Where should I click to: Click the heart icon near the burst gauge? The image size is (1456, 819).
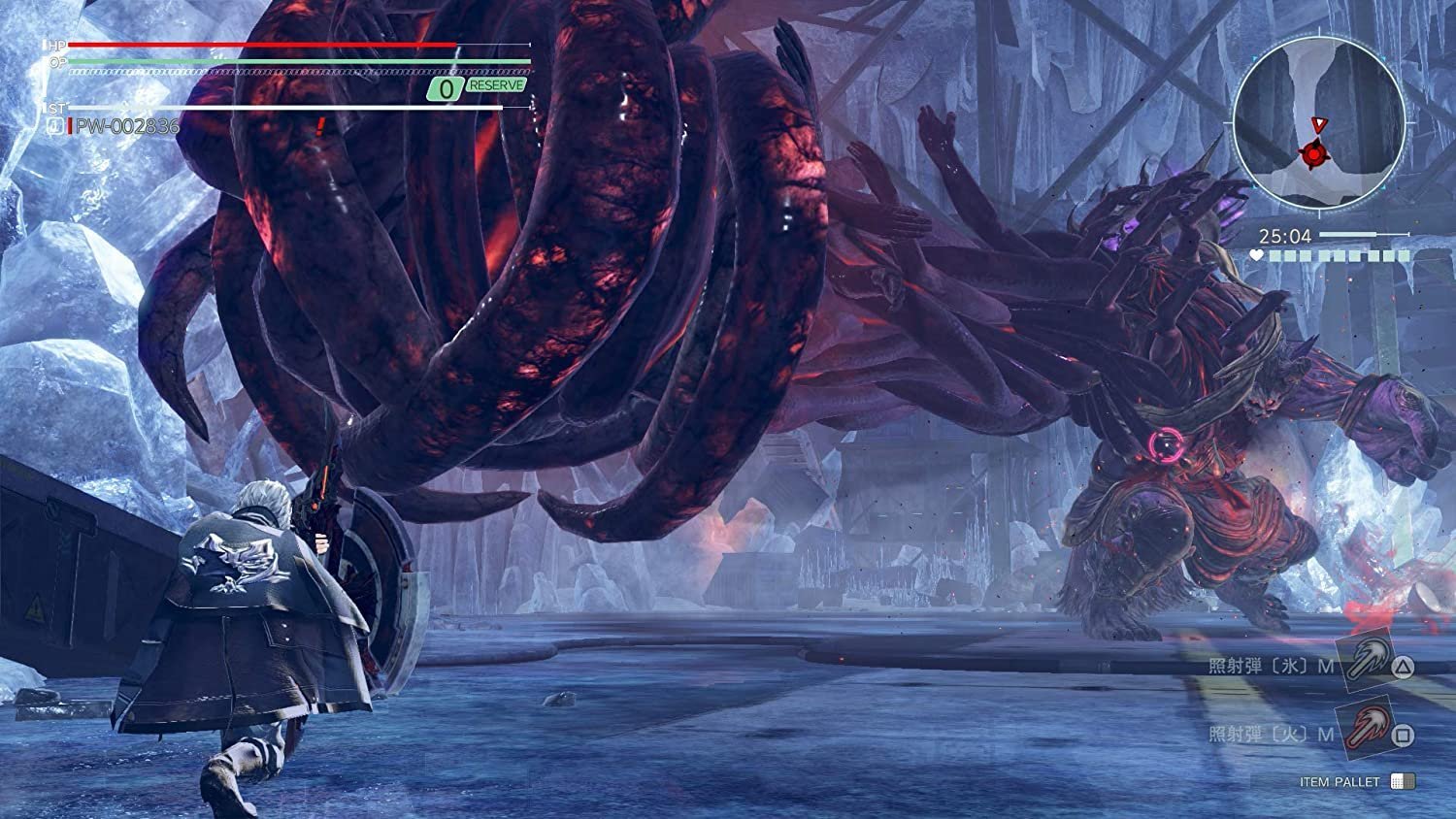(1256, 255)
